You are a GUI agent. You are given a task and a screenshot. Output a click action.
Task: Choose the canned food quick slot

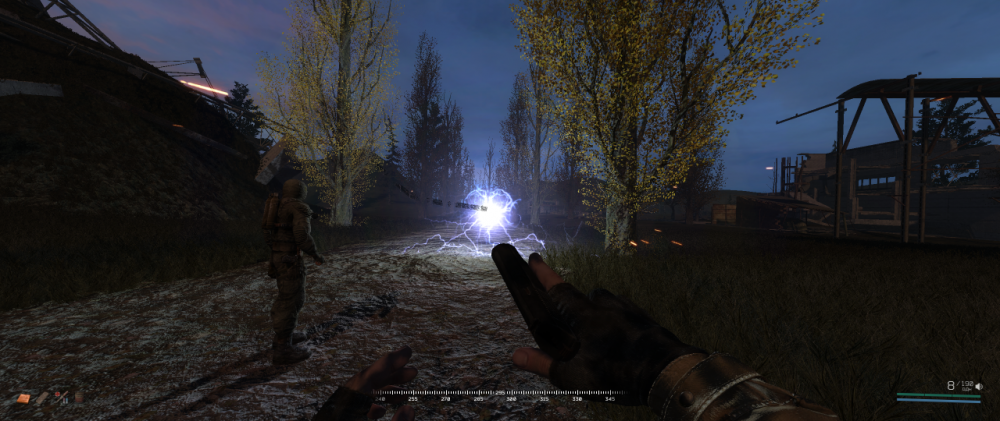tap(78, 397)
